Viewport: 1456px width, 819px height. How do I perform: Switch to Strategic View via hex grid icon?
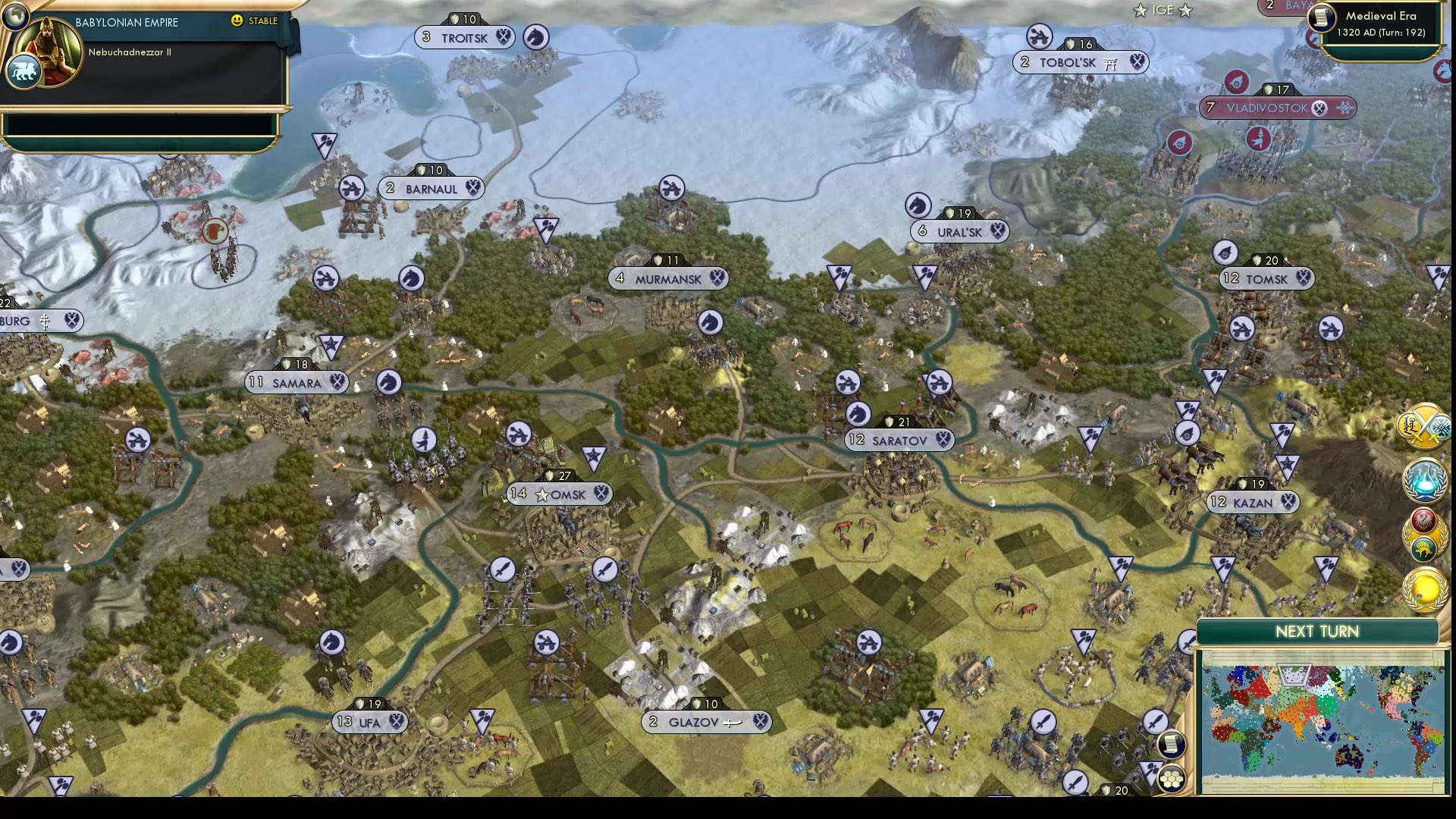pos(1172,778)
